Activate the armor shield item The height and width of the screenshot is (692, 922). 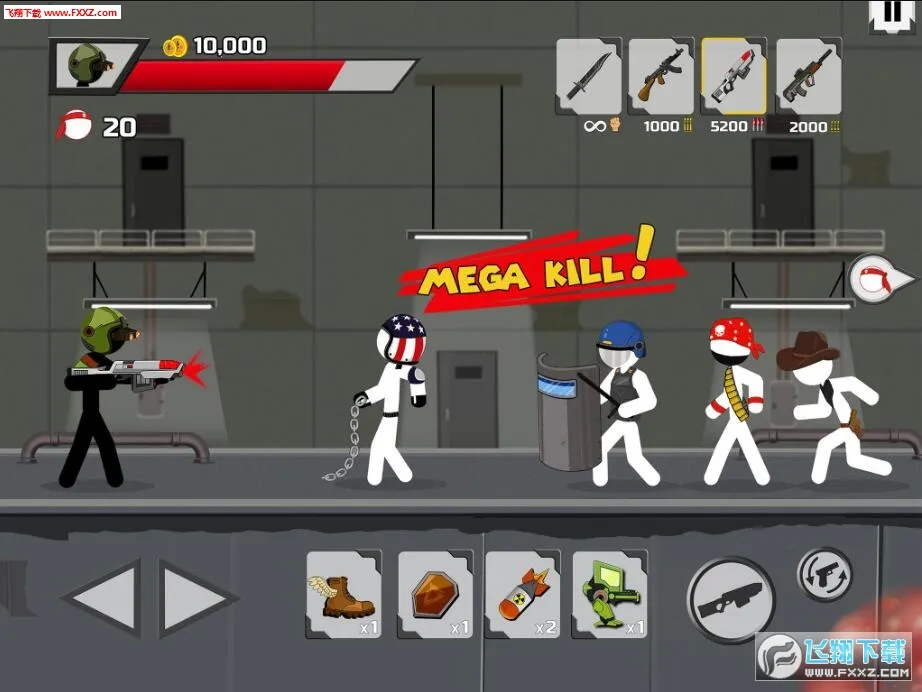coord(435,594)
